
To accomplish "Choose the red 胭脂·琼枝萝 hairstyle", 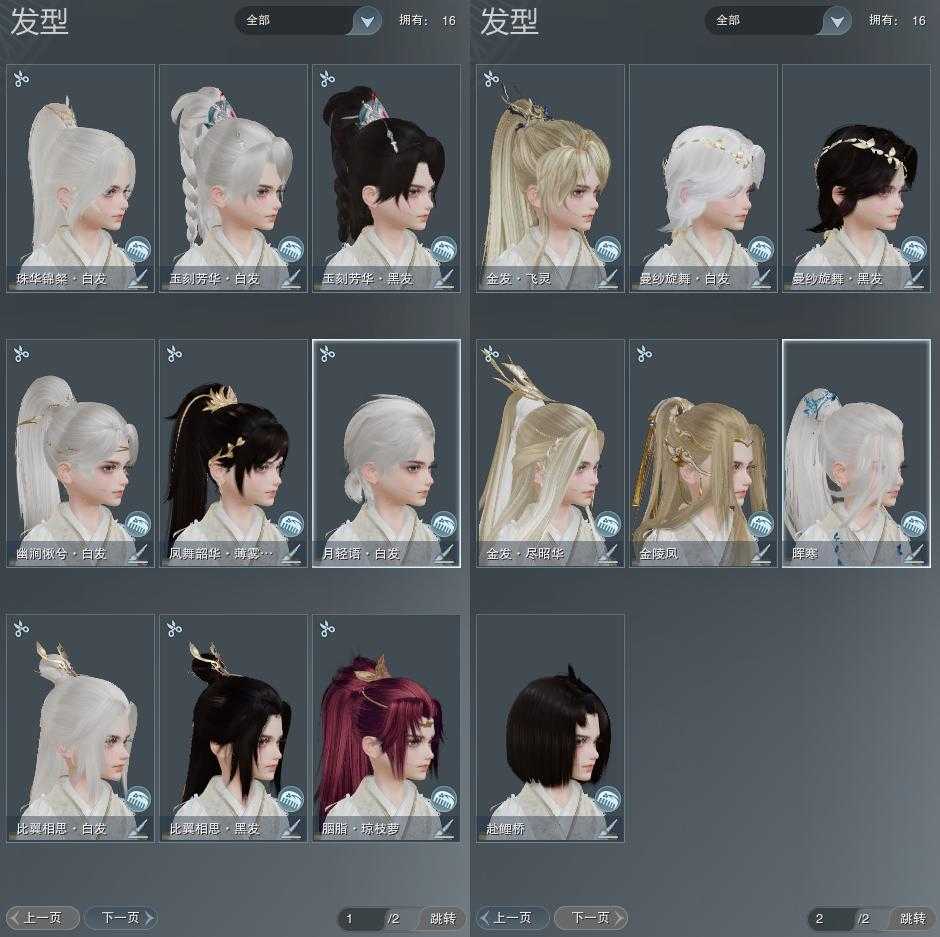I will tap(386, 728).
